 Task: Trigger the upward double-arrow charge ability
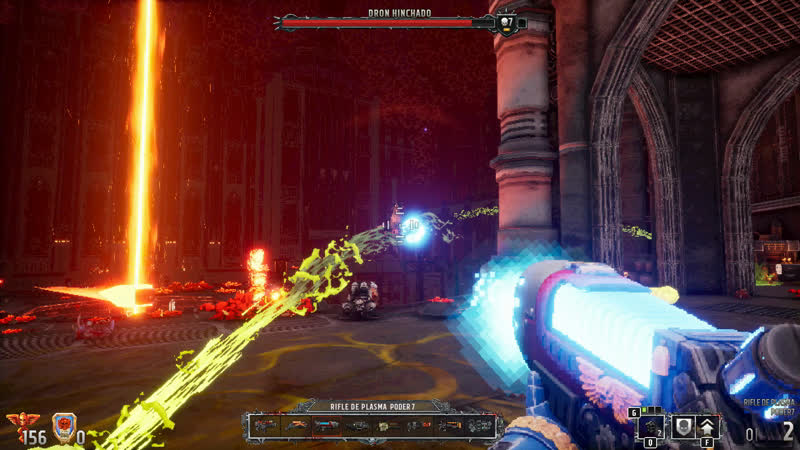point(708,426)
